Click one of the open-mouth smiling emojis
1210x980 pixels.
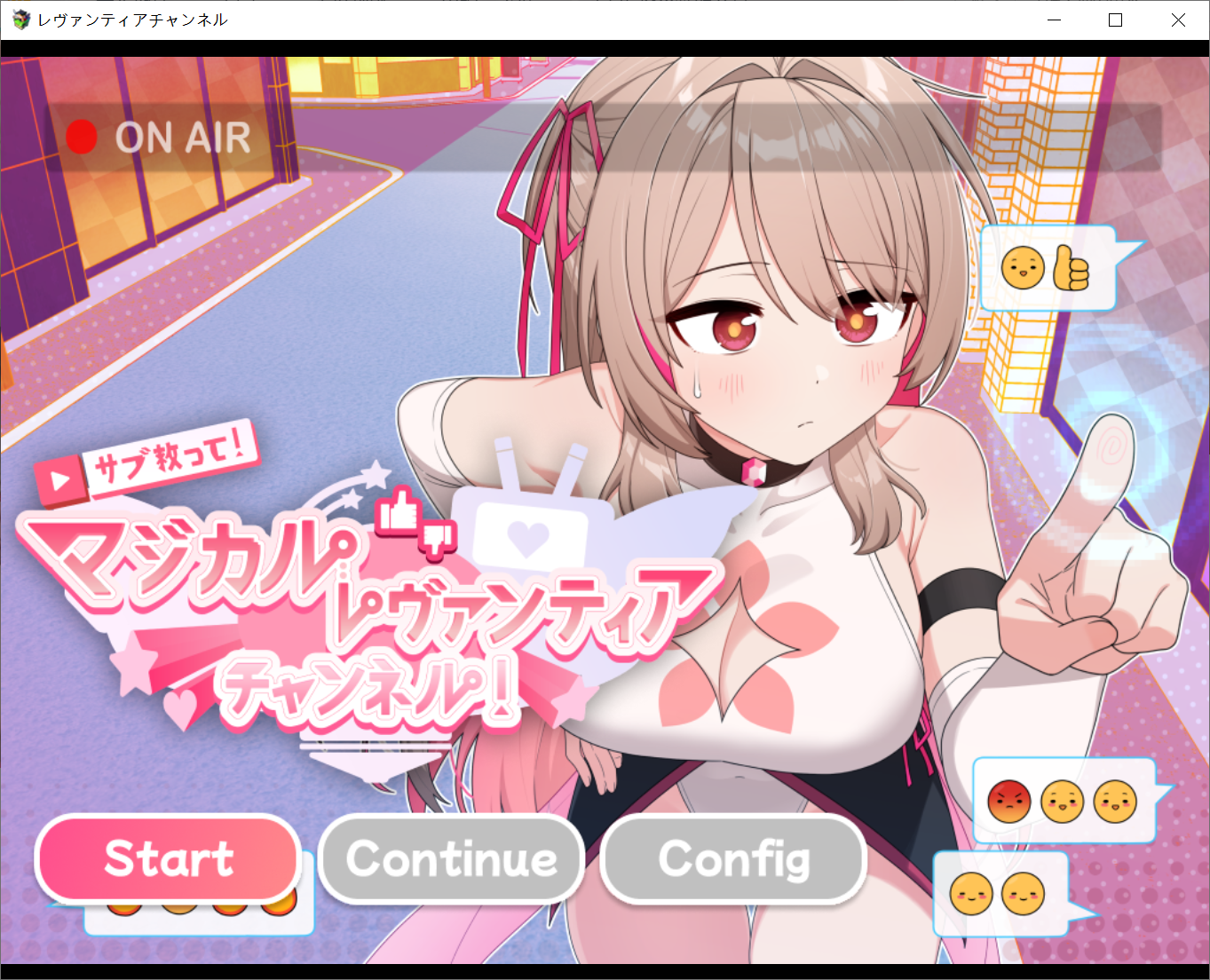pos(1062,802)
